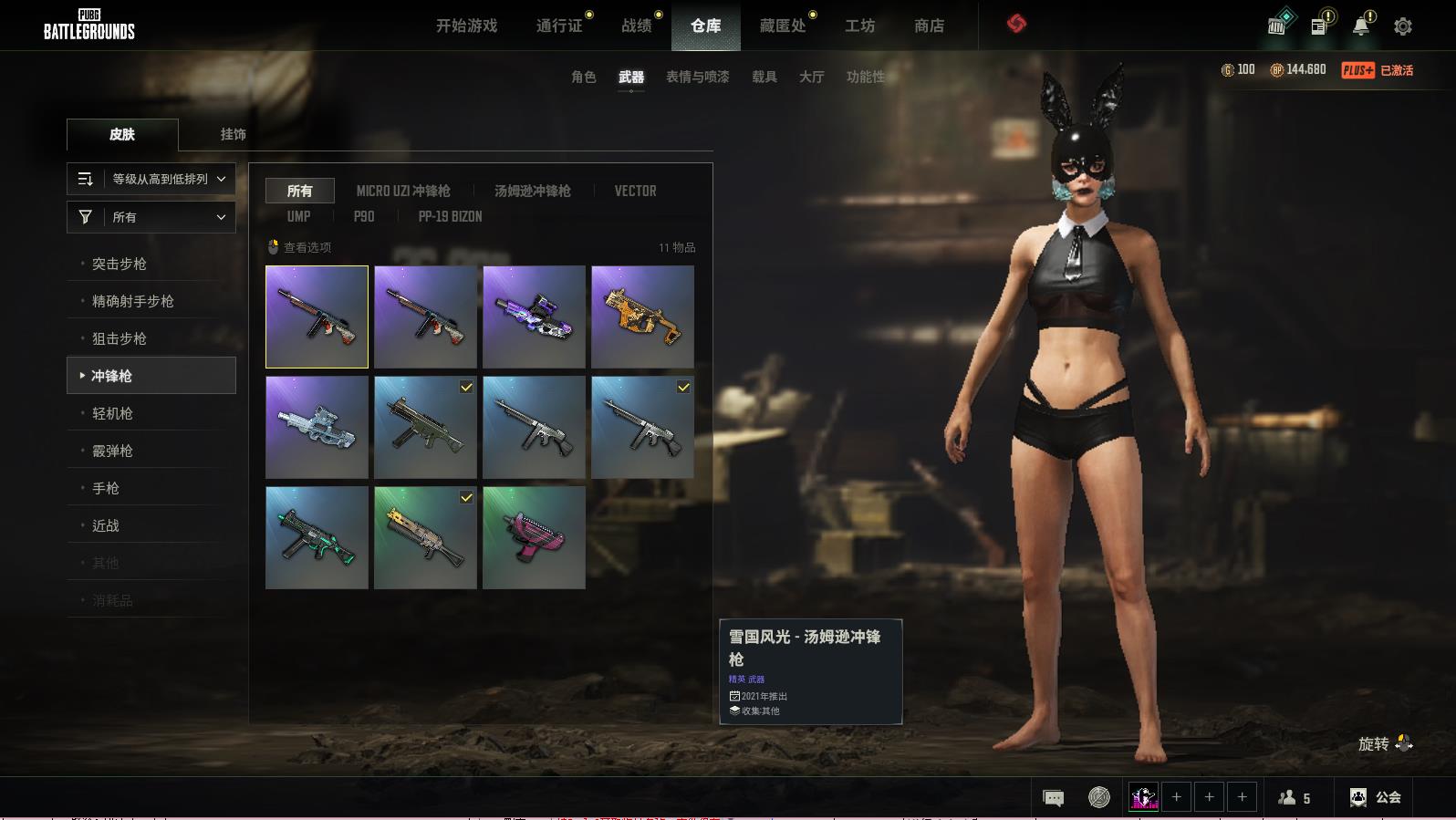1456x820 pixels.
Task: Choose the 狙击步枪 sniper rifle category
Action: [x=120, y=338]
